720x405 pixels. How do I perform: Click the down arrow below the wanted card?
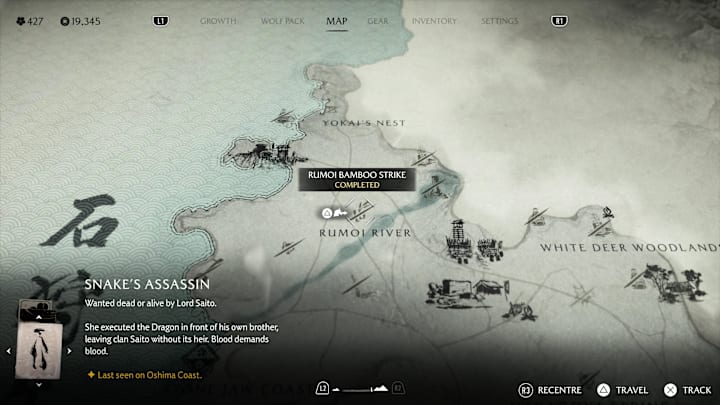[x=39, y=383]
